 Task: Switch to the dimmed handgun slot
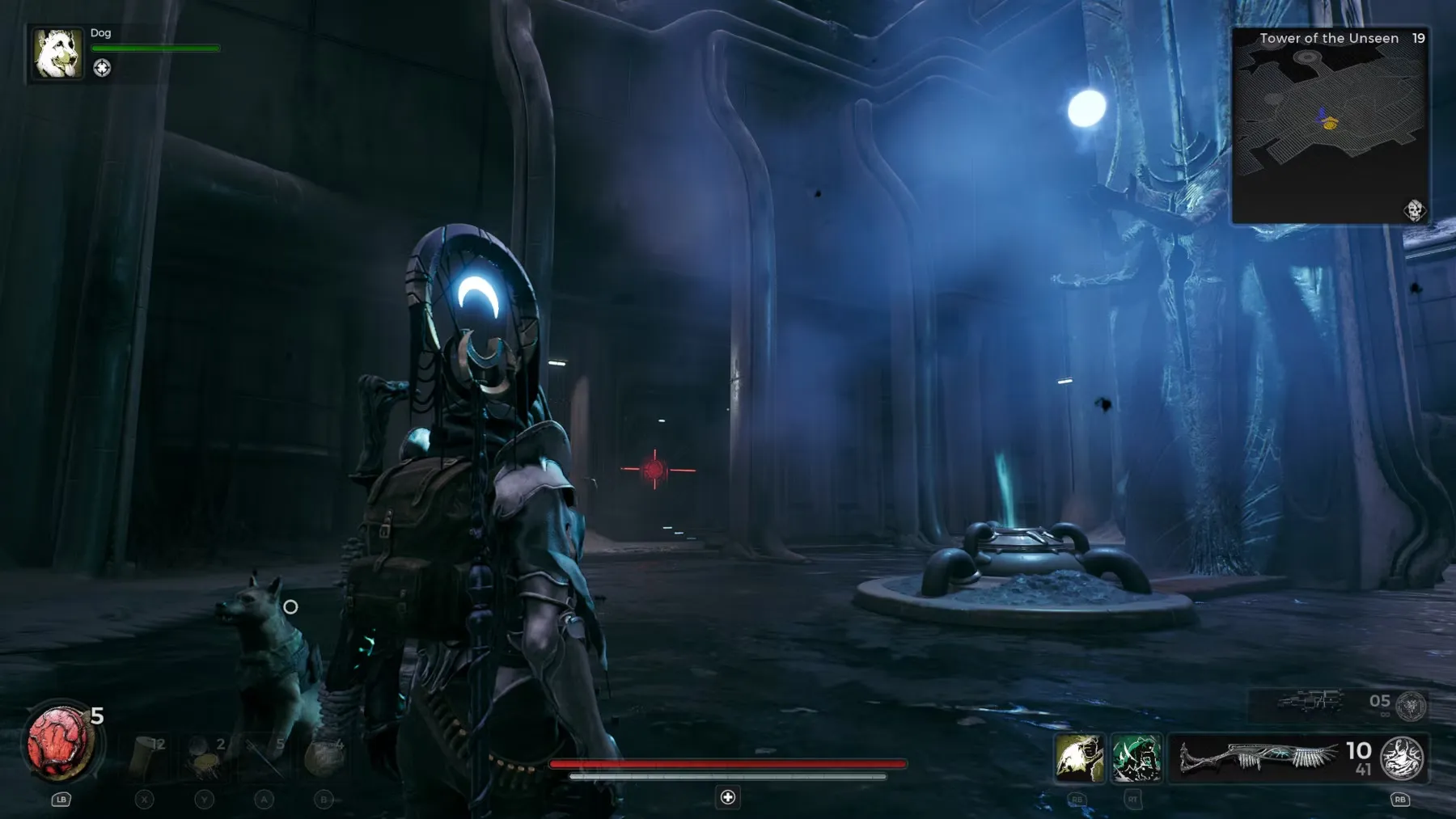pyautogui.click(x=1310, y=702)
